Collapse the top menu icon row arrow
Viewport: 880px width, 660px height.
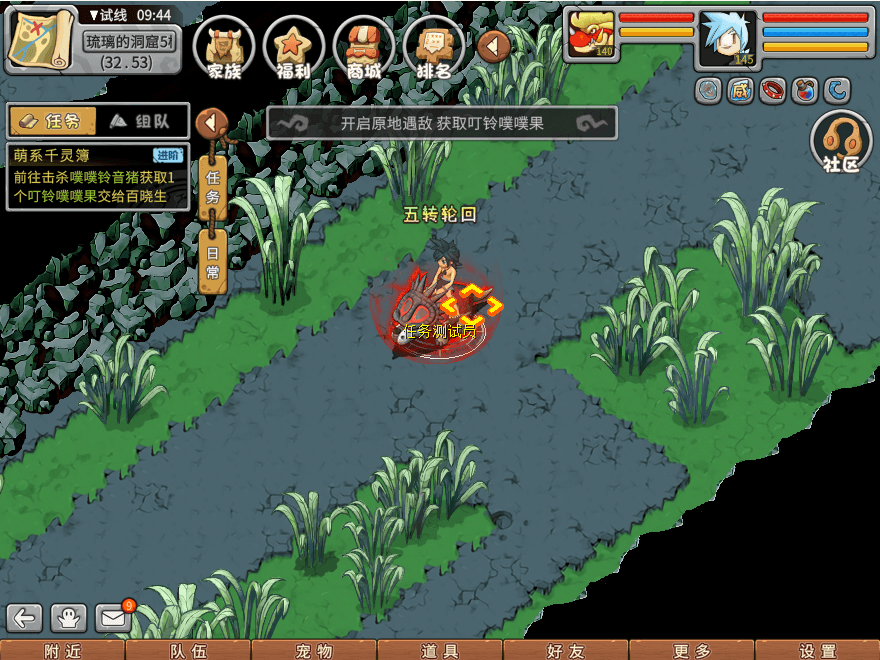point(494,44)
